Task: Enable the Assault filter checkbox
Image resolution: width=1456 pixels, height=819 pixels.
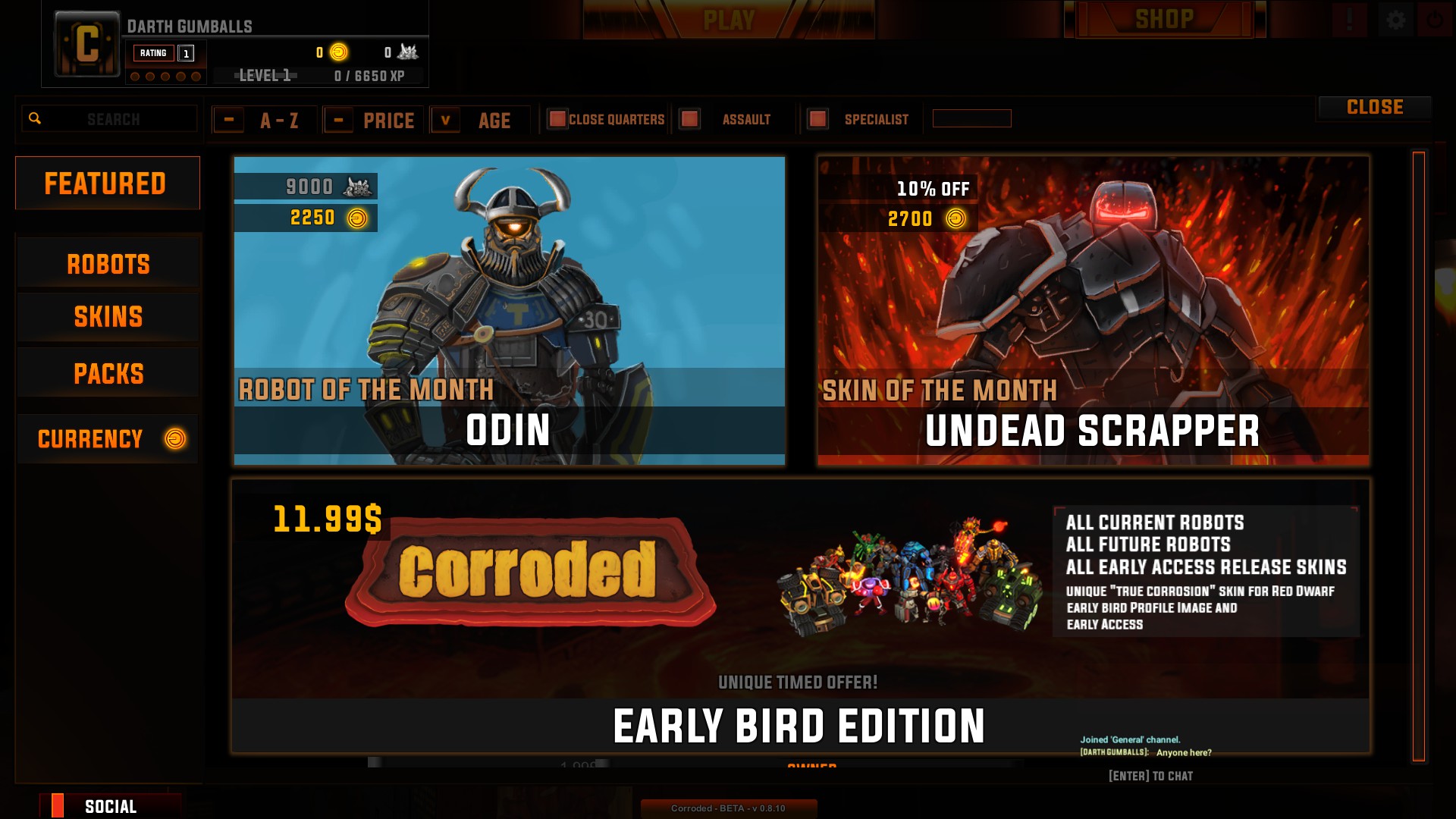Action: tap(689, 119)
